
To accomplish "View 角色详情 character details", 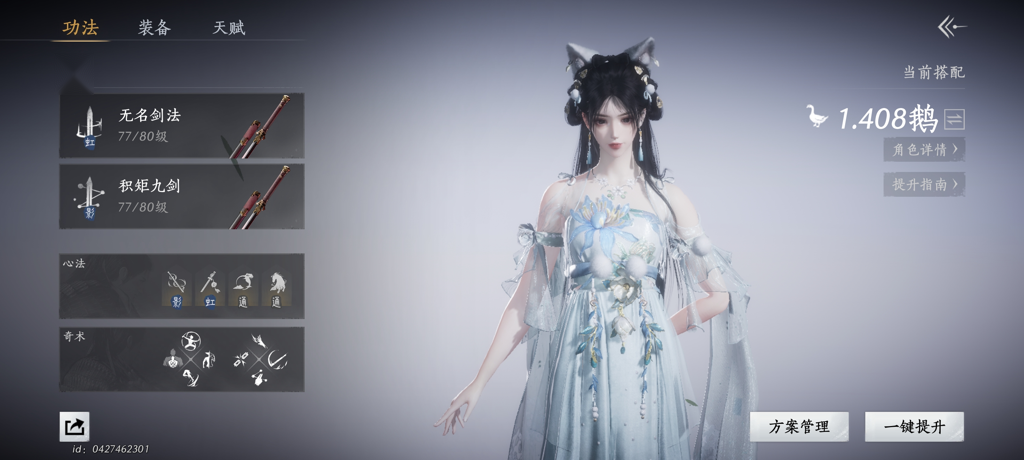I will click(924, 150).
